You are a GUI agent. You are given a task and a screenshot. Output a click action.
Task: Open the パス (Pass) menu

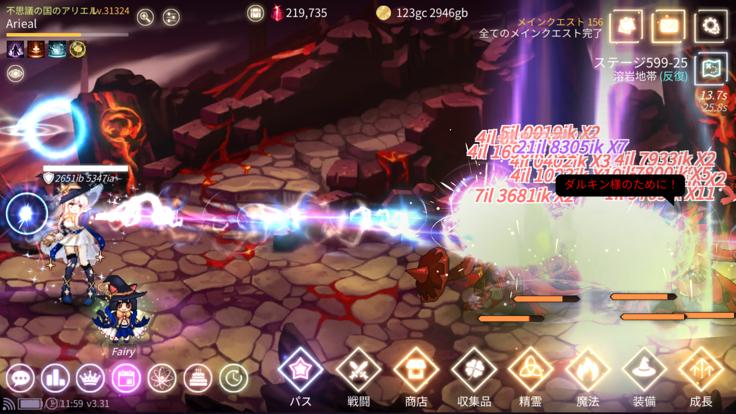300,371
